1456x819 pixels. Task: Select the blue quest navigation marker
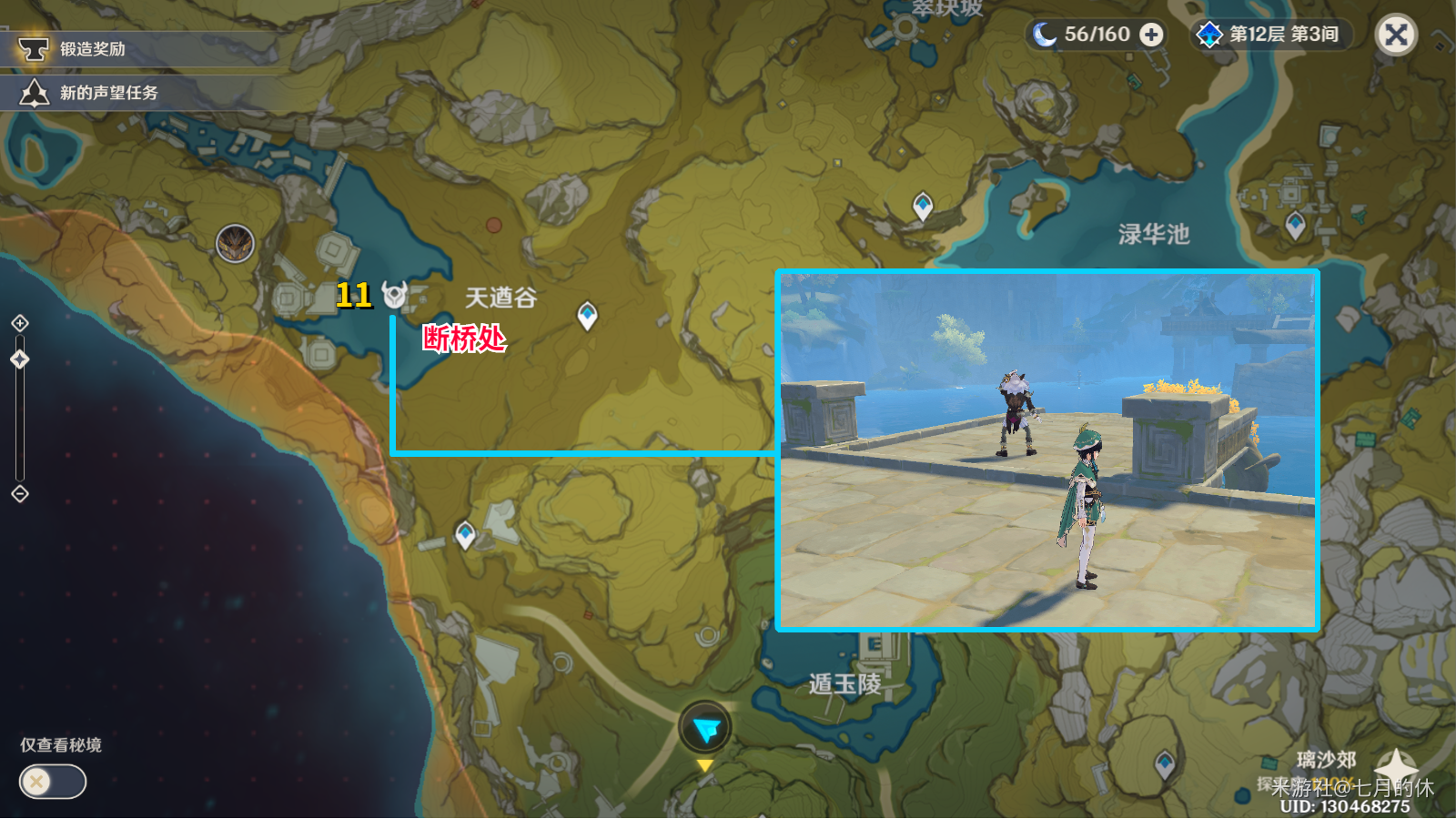coord(705,728)
